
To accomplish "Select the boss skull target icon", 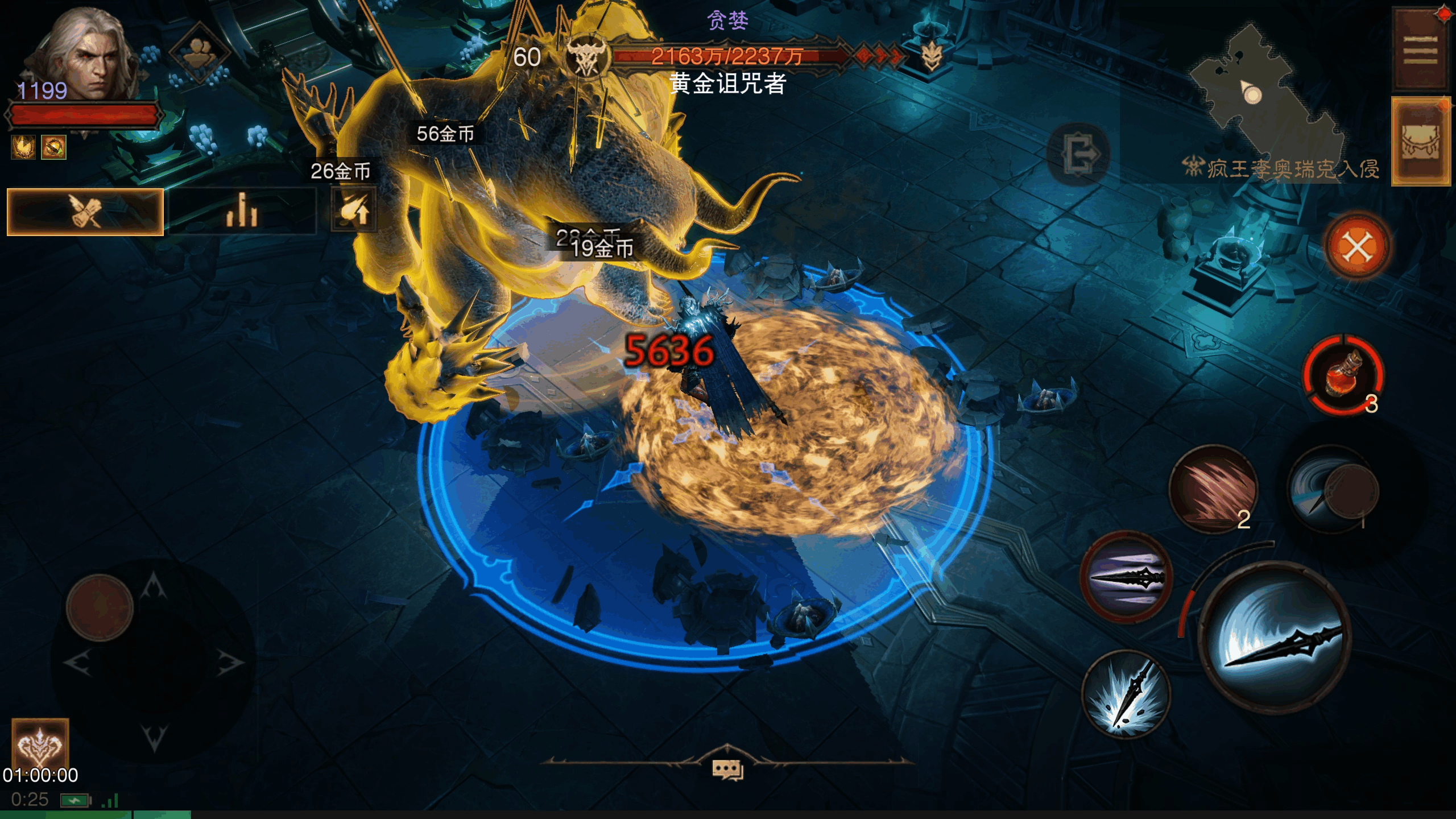I will (x=587, y=57).
